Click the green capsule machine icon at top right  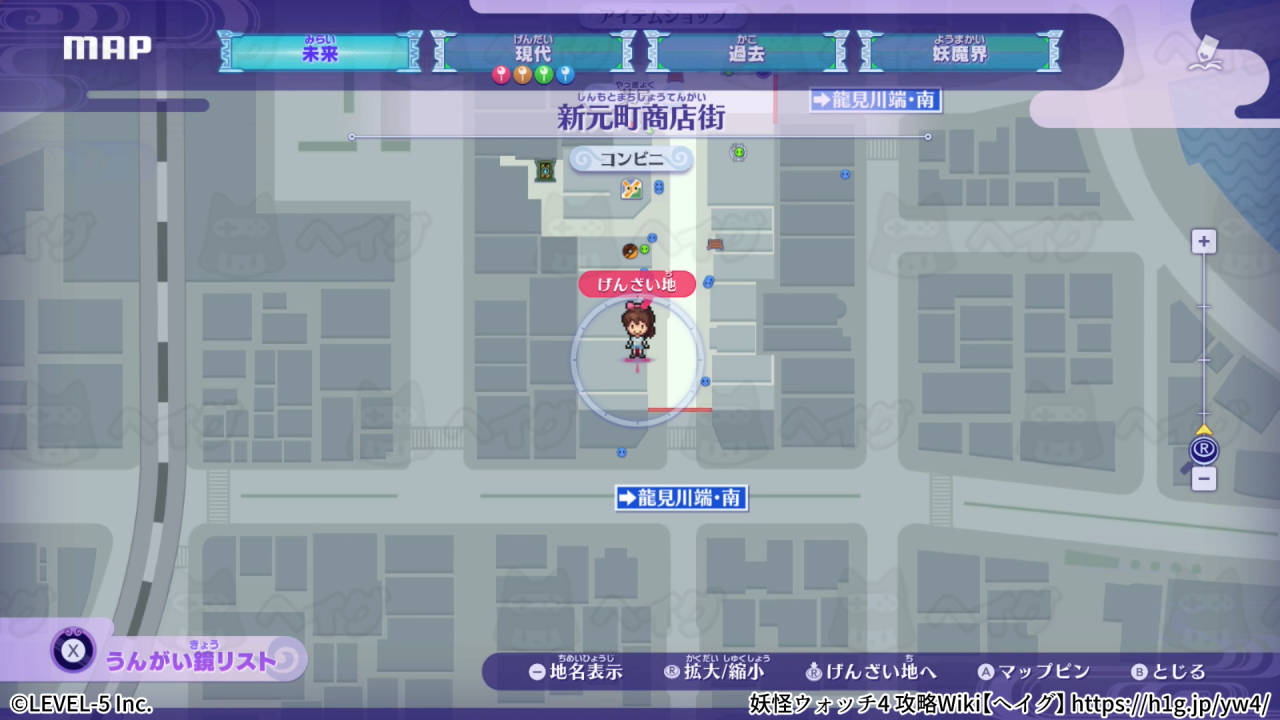pos(737,152)
